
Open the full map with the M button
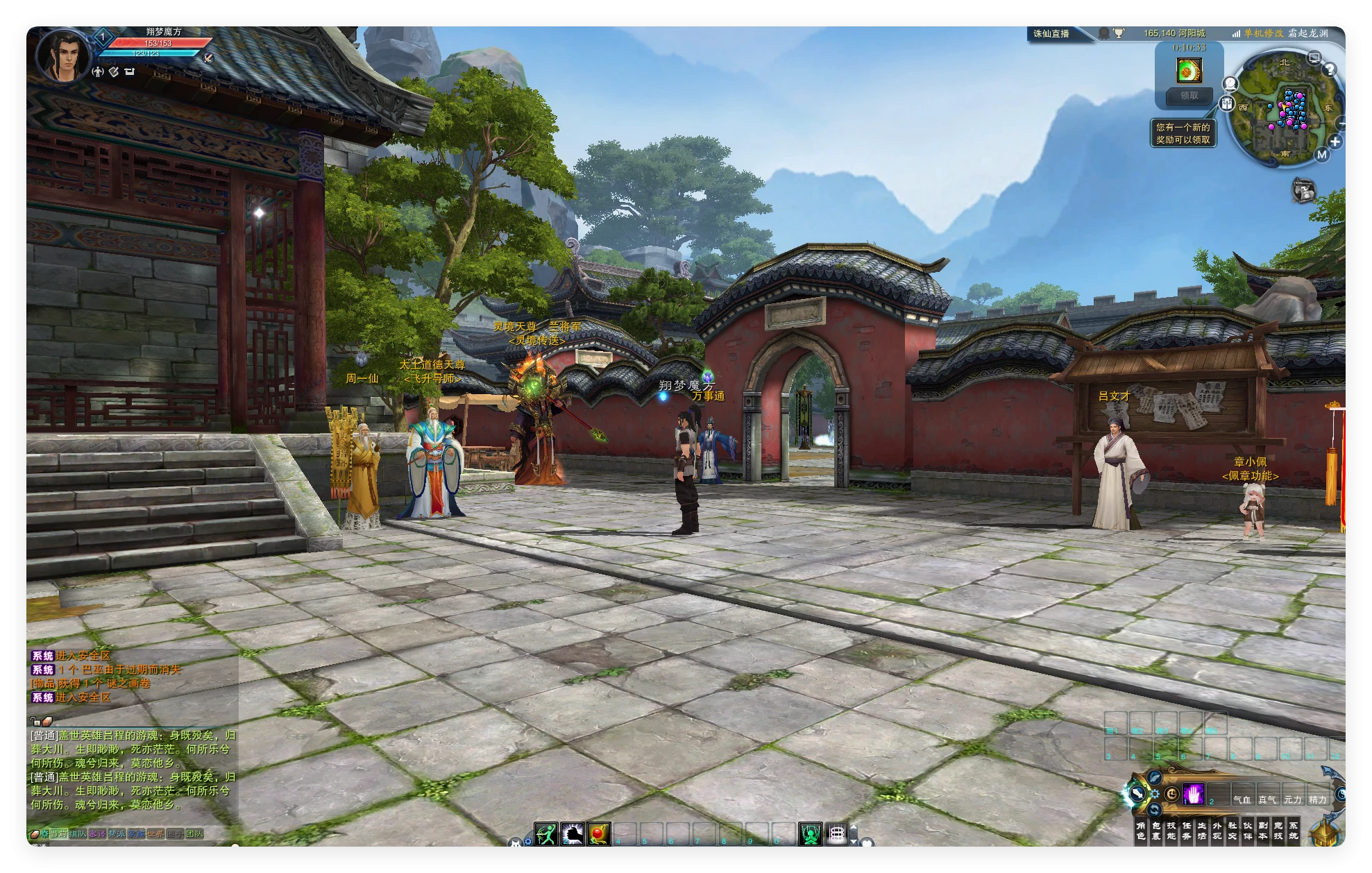click(x=1321, y=155)
